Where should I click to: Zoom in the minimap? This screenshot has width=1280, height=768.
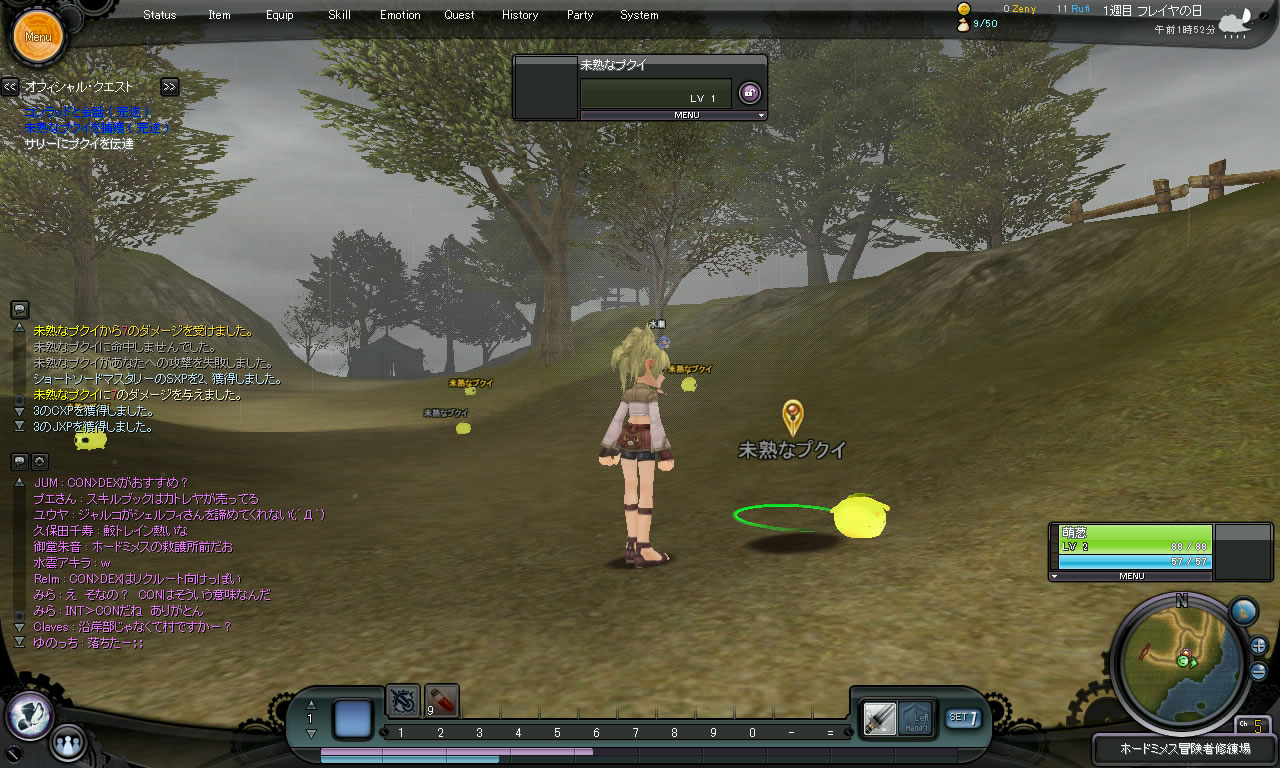click(x=1258, y=646)
